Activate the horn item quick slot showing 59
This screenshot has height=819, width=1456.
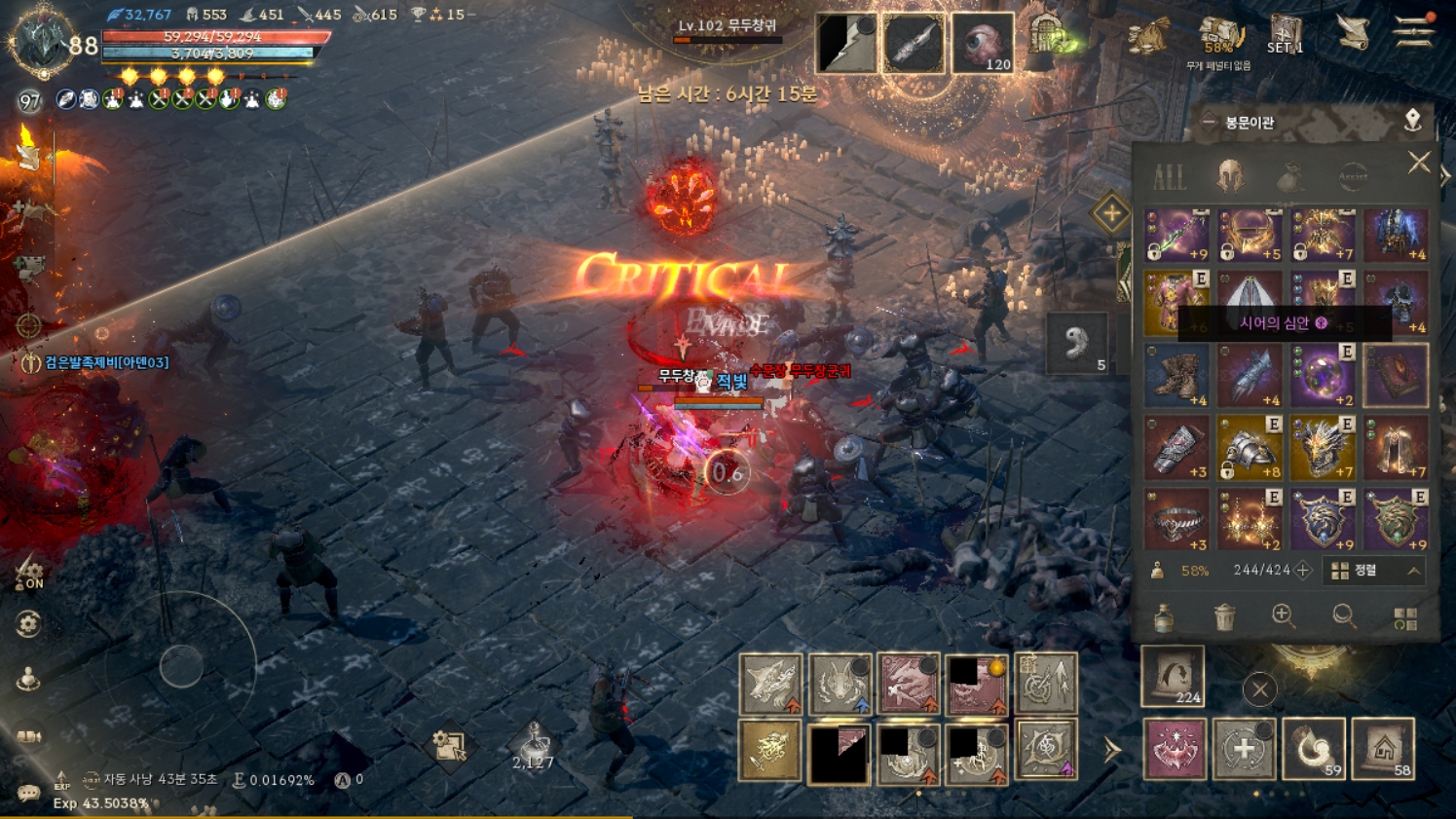[1316, 751]
